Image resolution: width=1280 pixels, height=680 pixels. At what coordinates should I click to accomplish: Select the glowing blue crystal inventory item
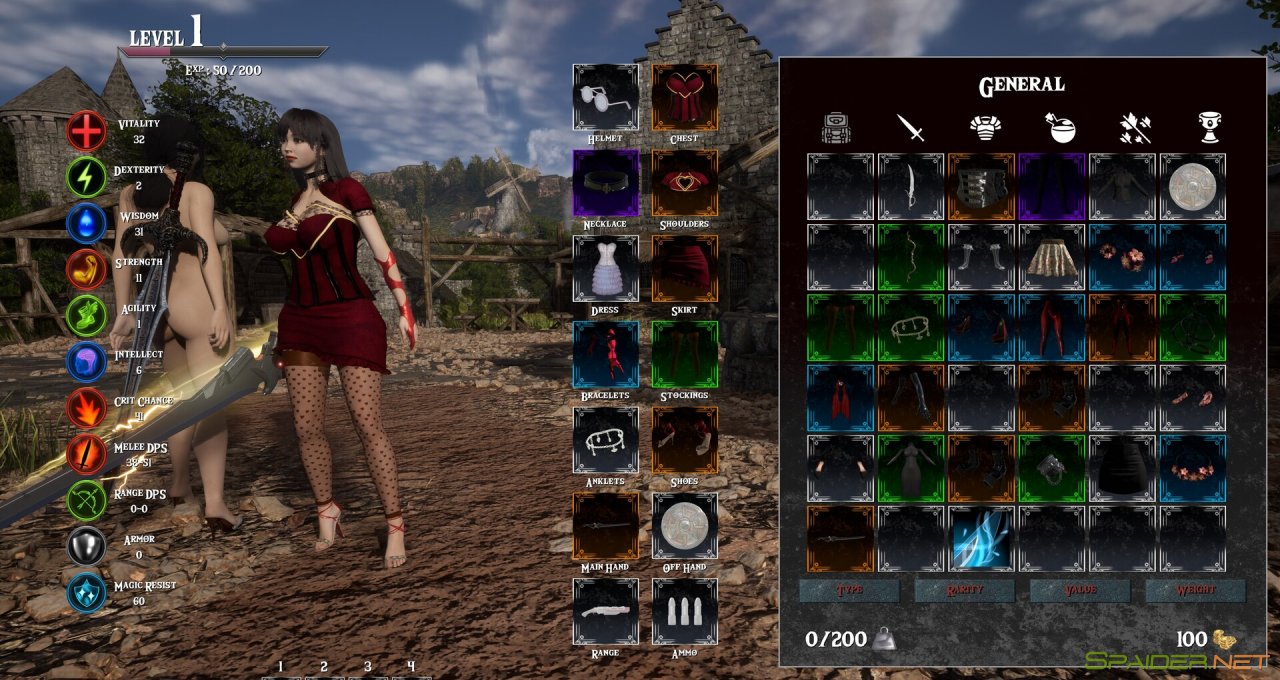(x=981, y=539)
